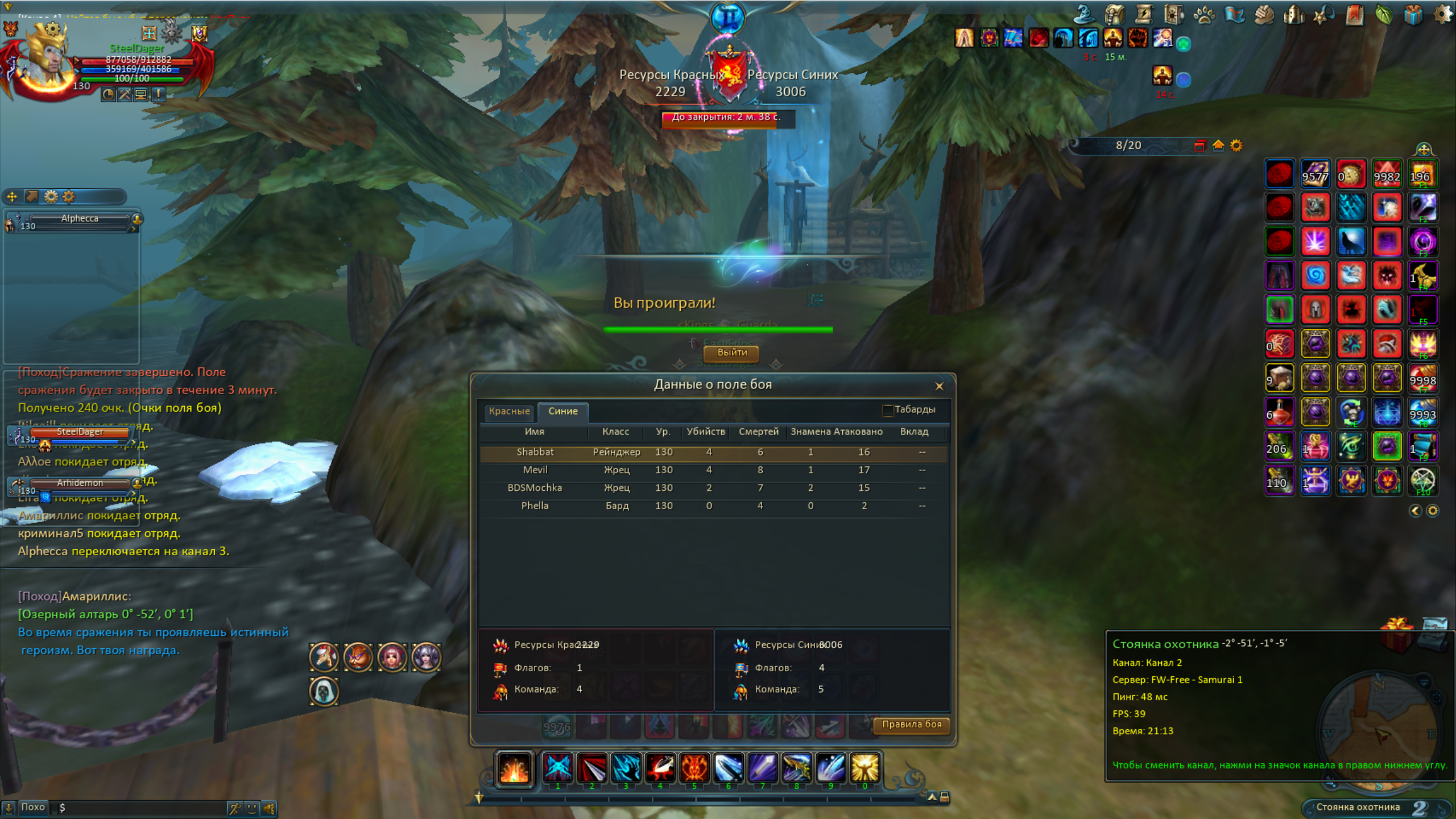Select the BDSMochka row in the scoreboard
This screenshot has height=819, width=1456.
coord(535,488)
